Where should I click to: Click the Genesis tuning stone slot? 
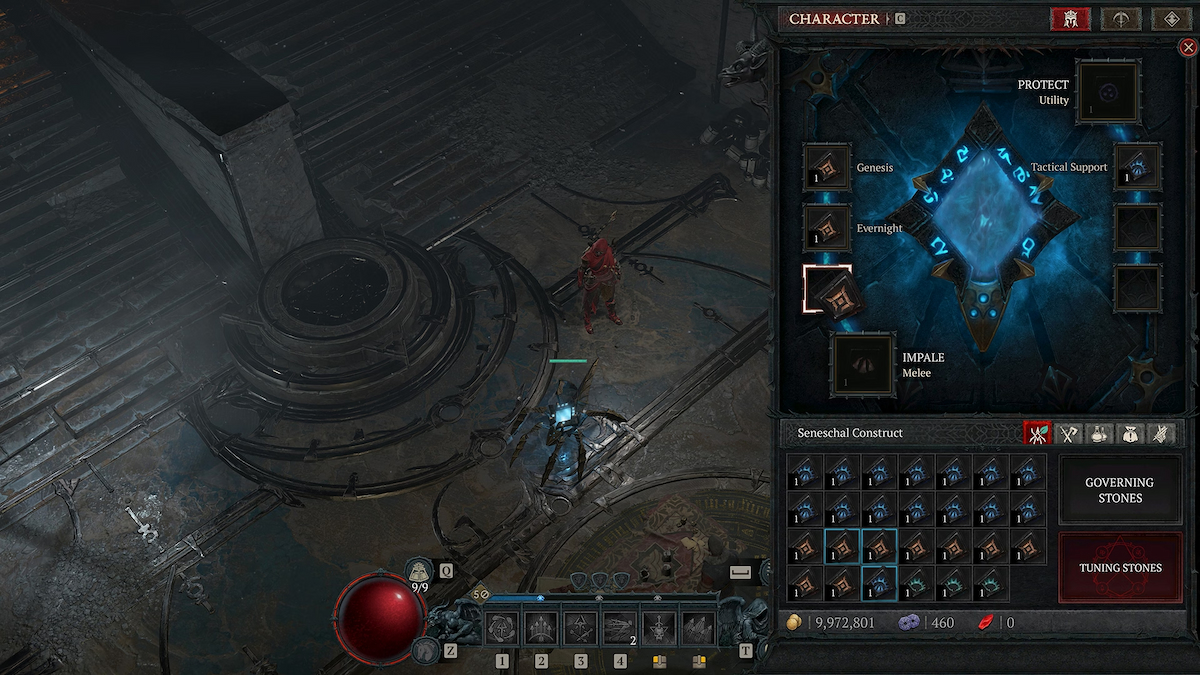(x=826, y=167)
